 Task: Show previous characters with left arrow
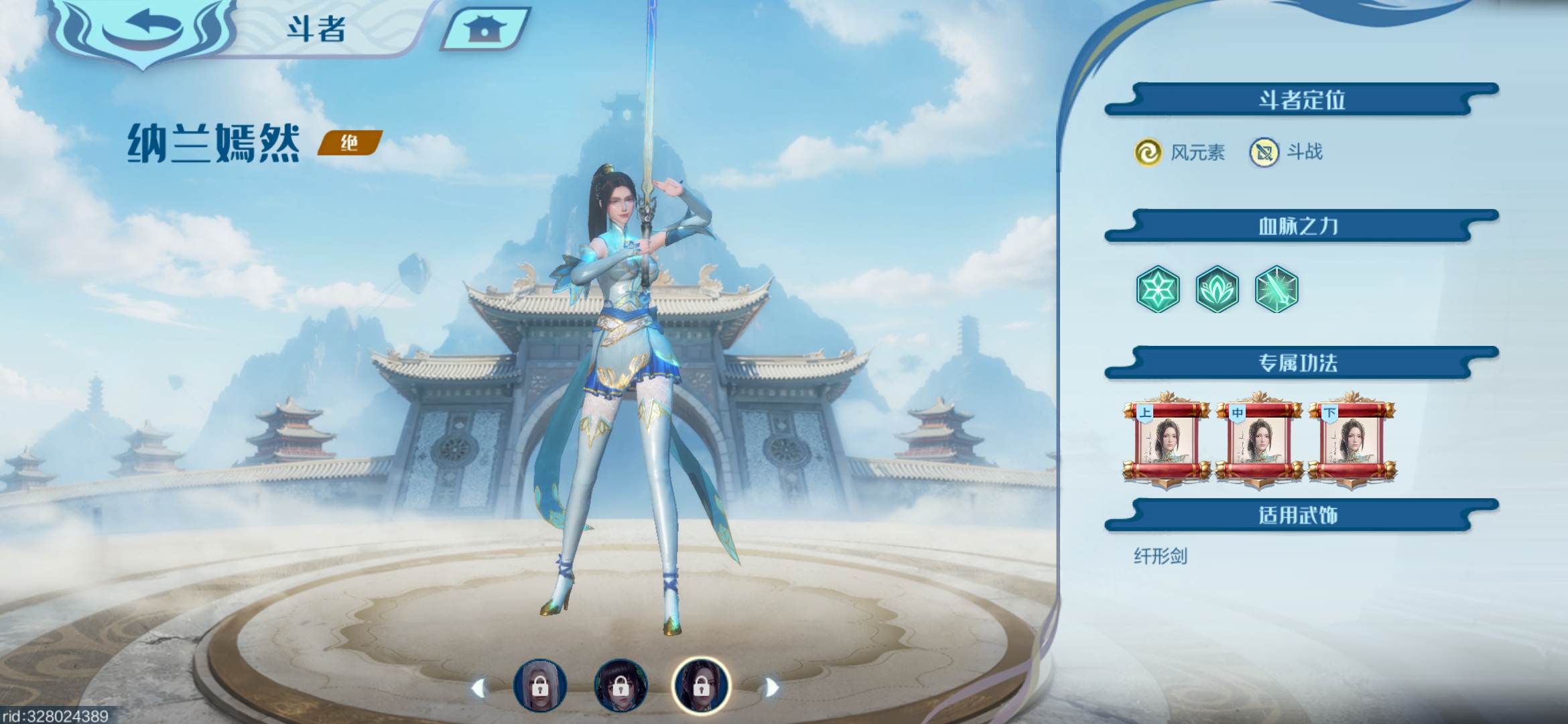tap(478, 688)
